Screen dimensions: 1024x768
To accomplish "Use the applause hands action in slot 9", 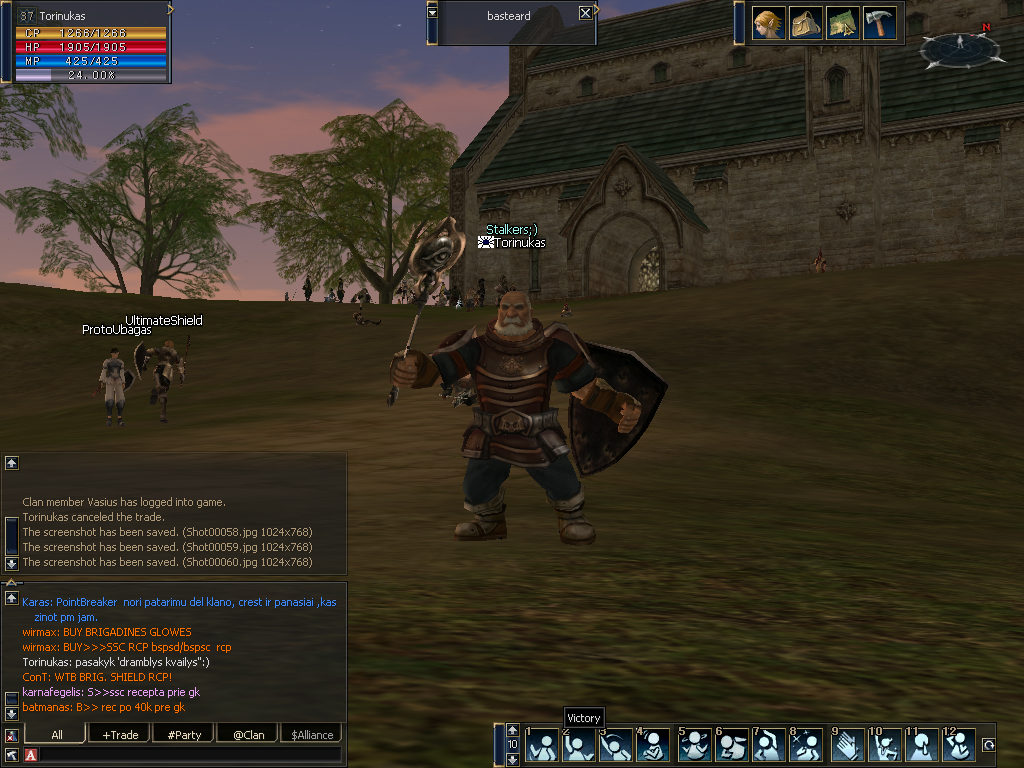I will click(x=846, y=745).
